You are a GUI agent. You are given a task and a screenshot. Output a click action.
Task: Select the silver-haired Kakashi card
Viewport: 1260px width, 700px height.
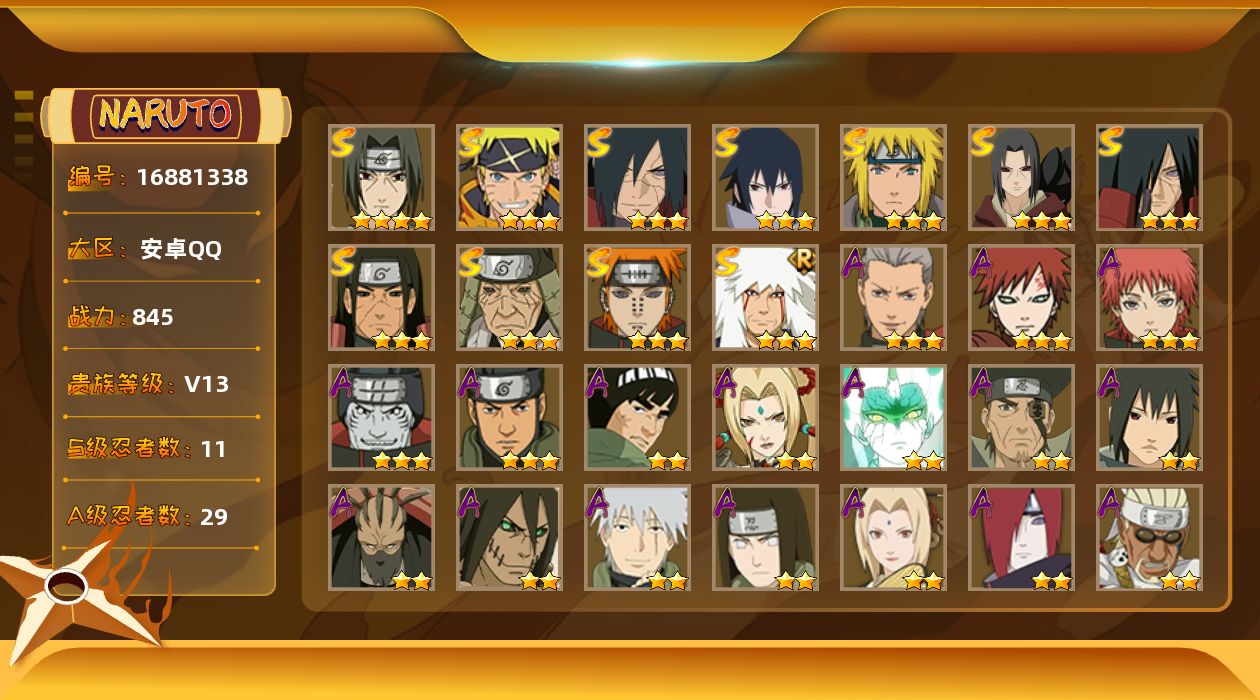637,538
